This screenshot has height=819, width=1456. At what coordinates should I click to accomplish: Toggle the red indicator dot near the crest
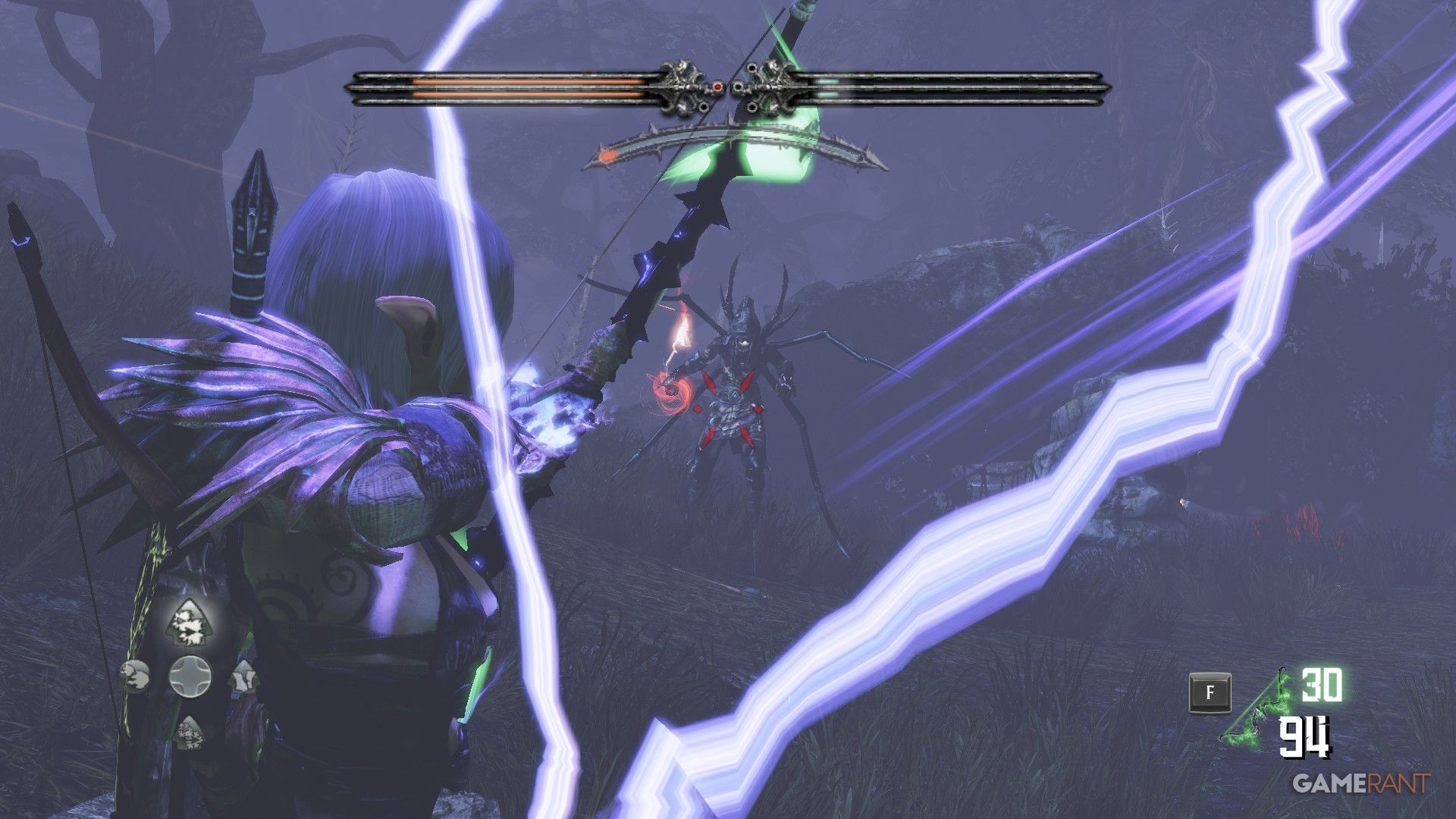718,87
